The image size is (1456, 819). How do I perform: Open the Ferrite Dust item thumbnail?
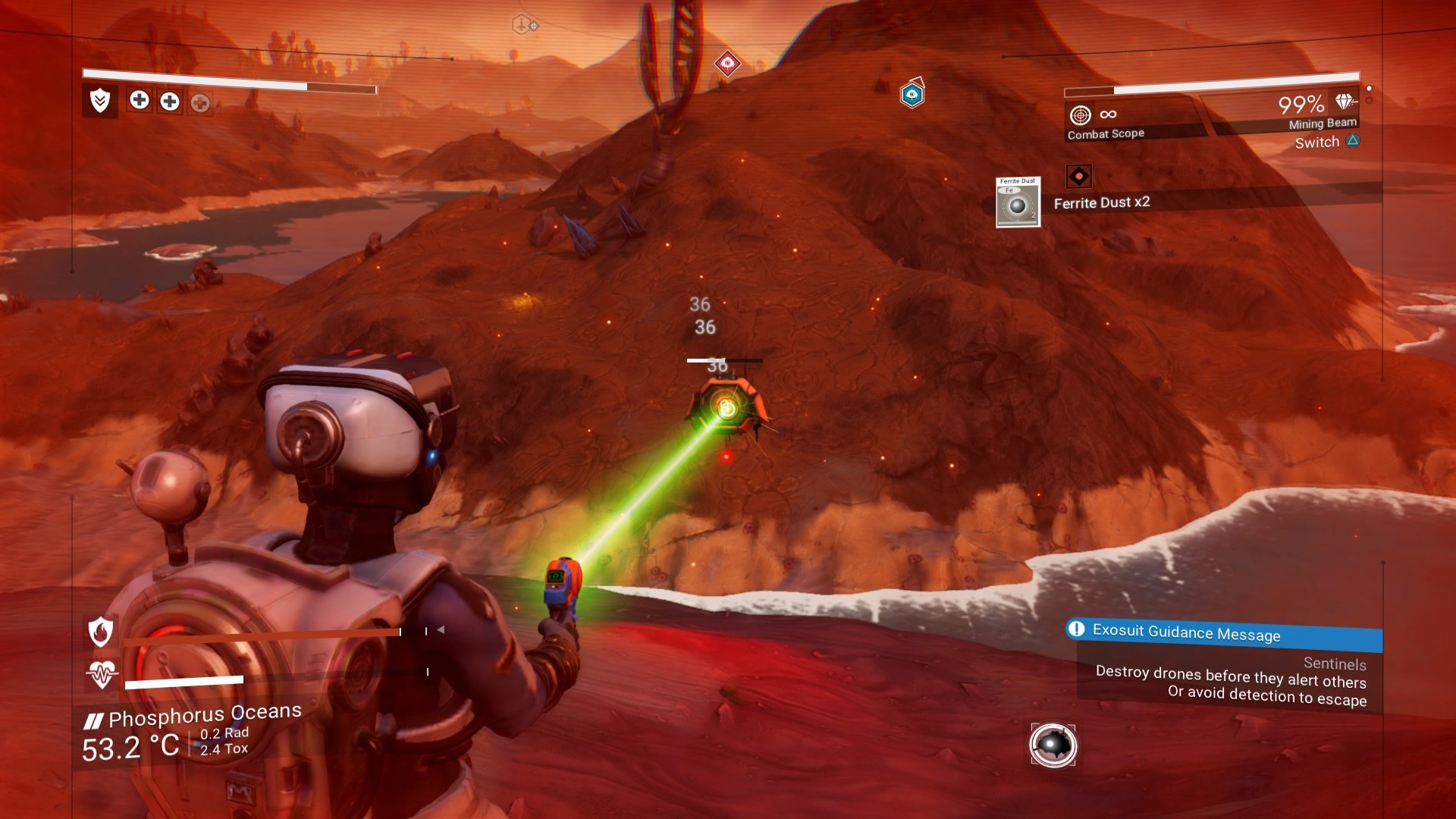click(x=1018, y=202)
